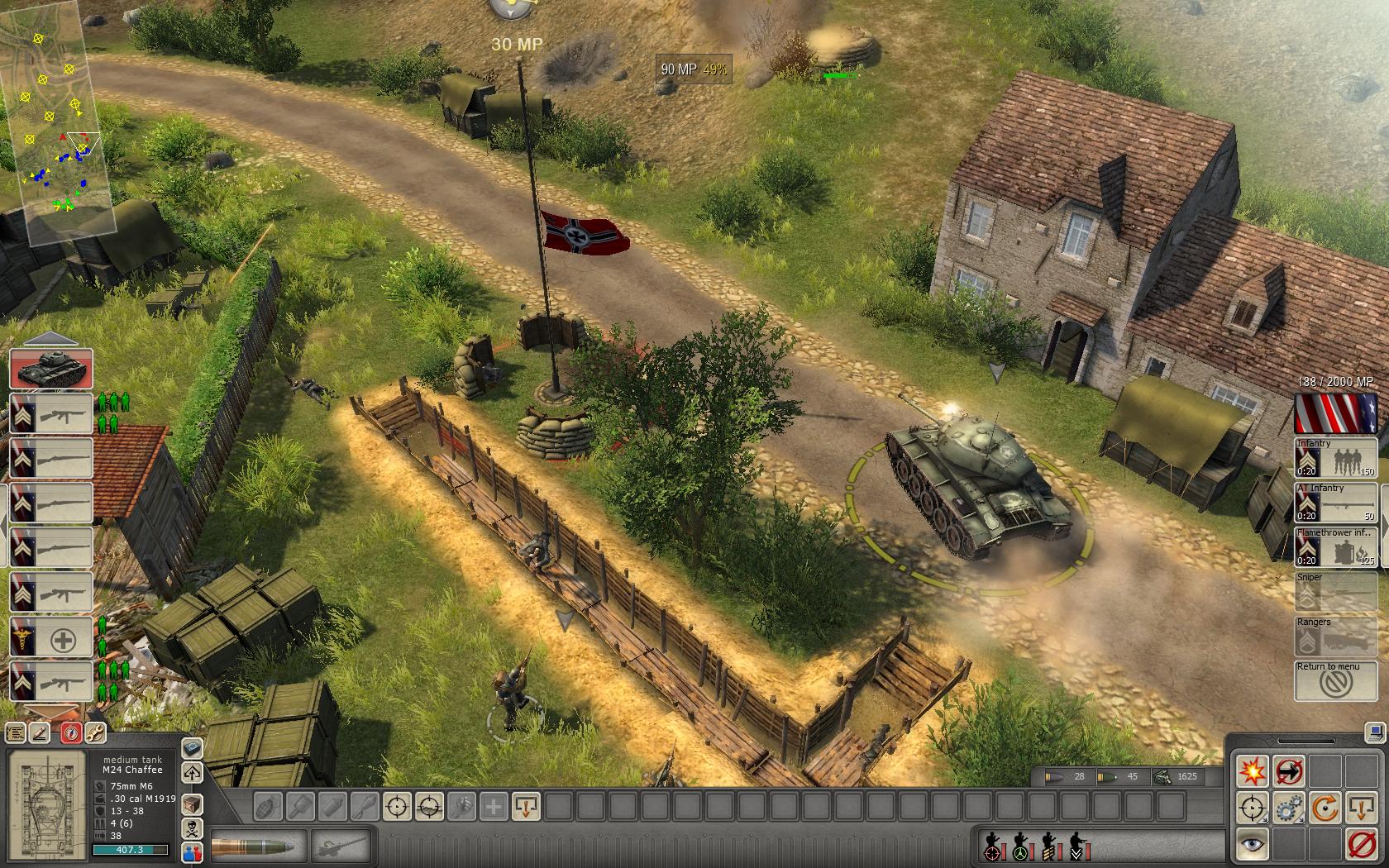1389x868 pixels.
Task: Open the wrench options icon
Action: (x=96, y=732)
